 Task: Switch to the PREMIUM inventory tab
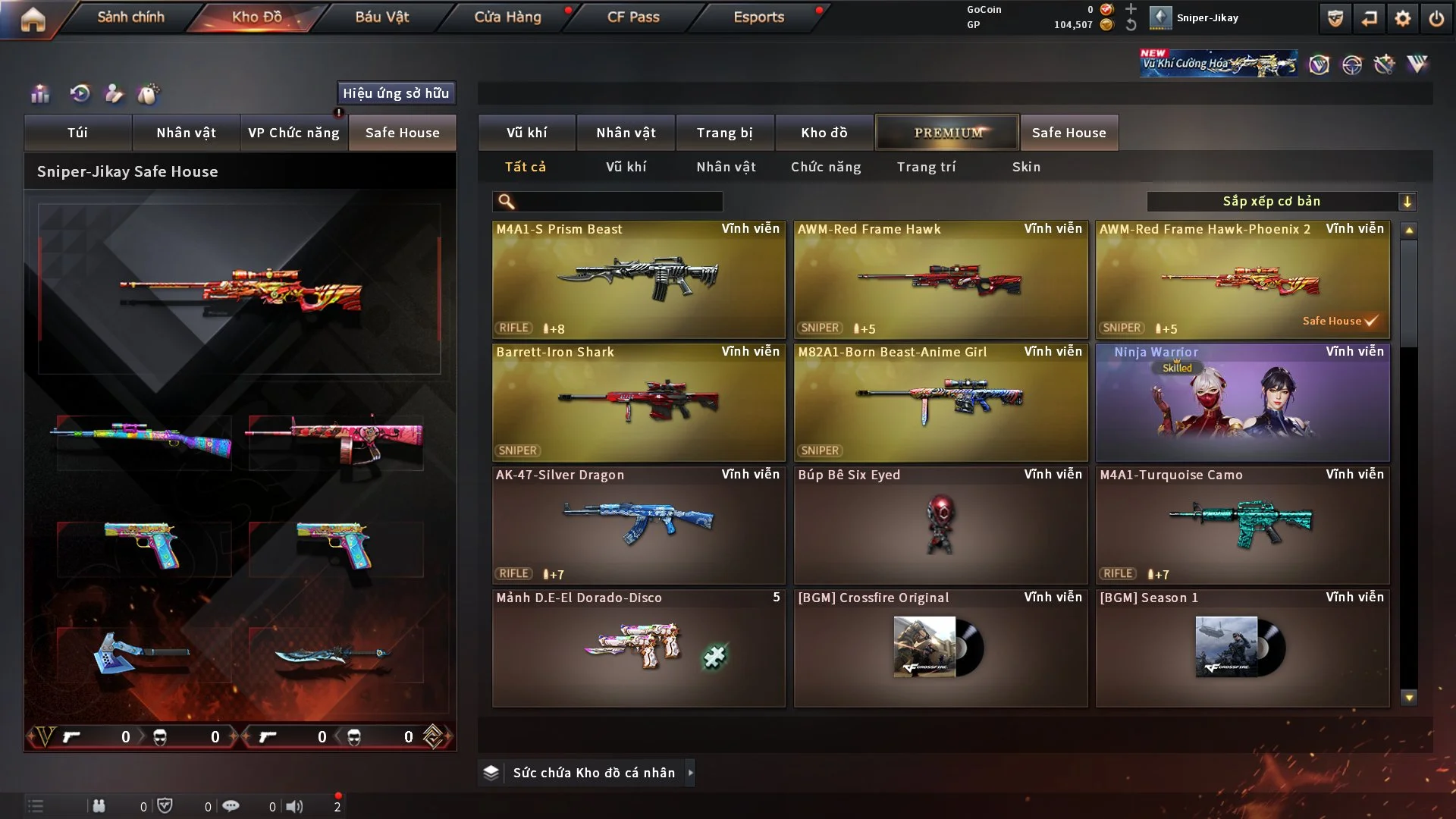pyautogui.click(x=947, y=133)
